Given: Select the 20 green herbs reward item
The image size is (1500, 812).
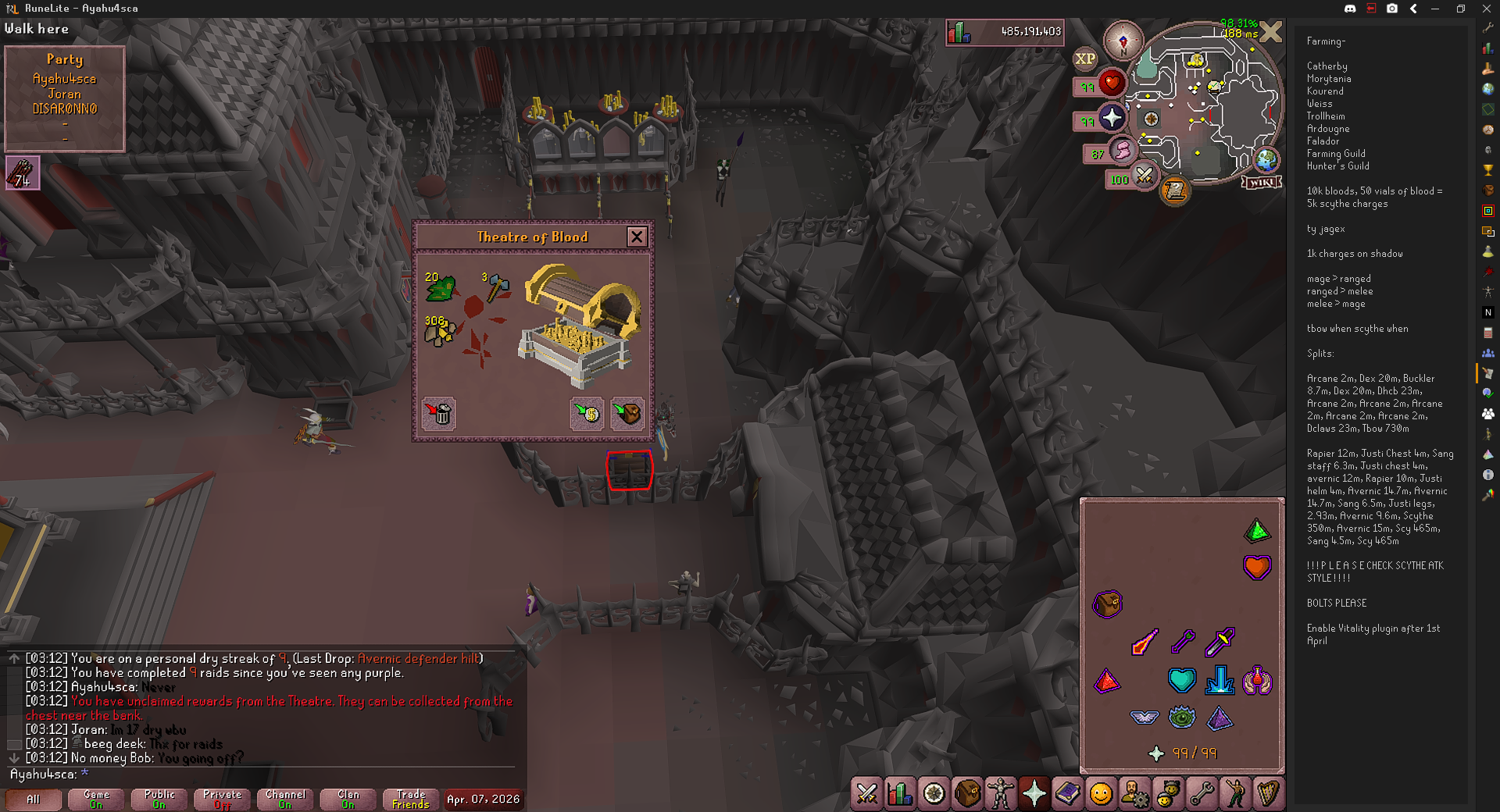Looking at the screenshot, I should 439,287.
